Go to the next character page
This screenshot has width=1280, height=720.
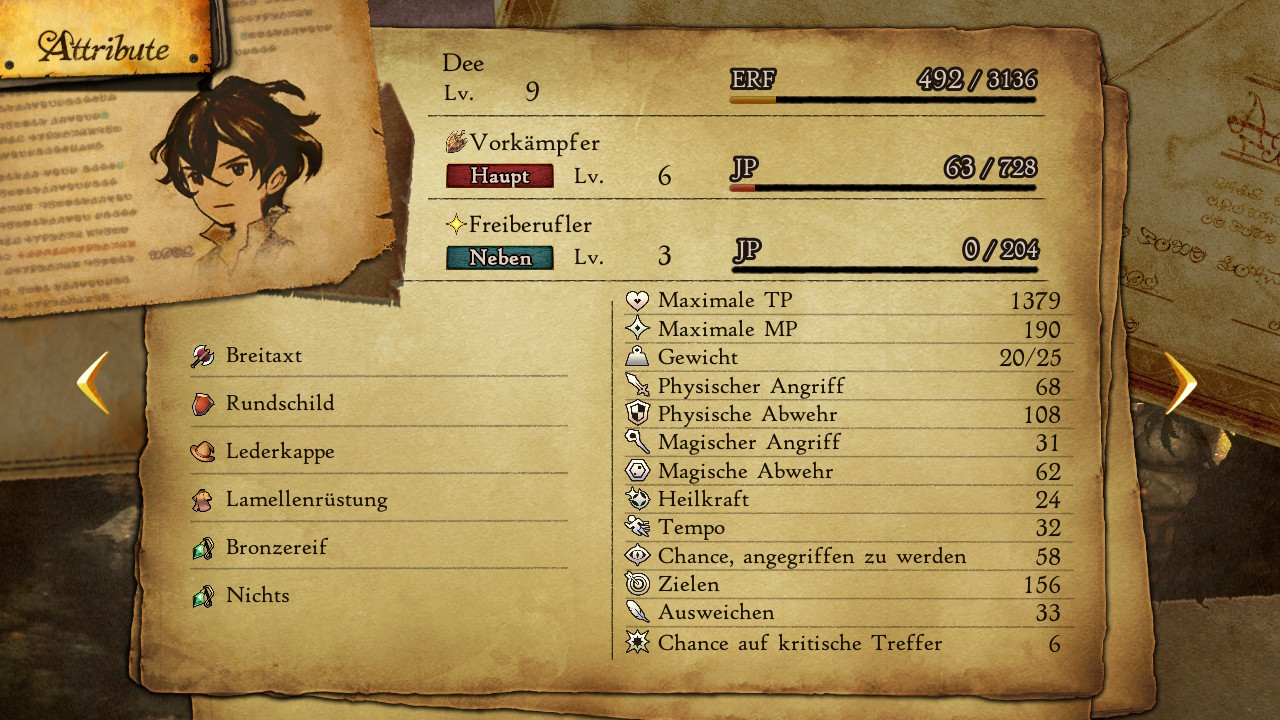pos(1180,382)
